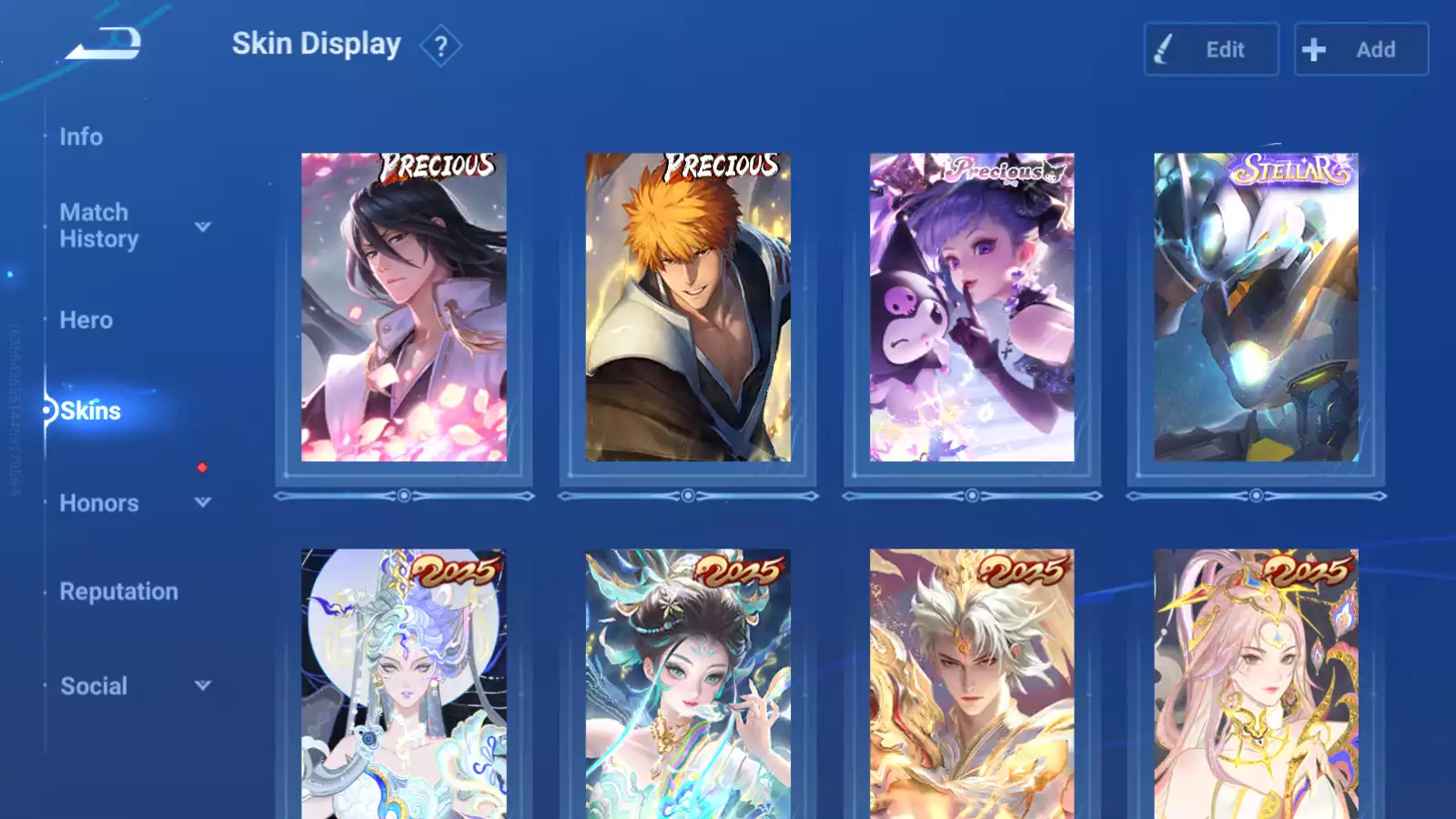Expand the Match History dropdown arrow
This screenshot has height=819, width=1456.
click(x=203, y=227)
